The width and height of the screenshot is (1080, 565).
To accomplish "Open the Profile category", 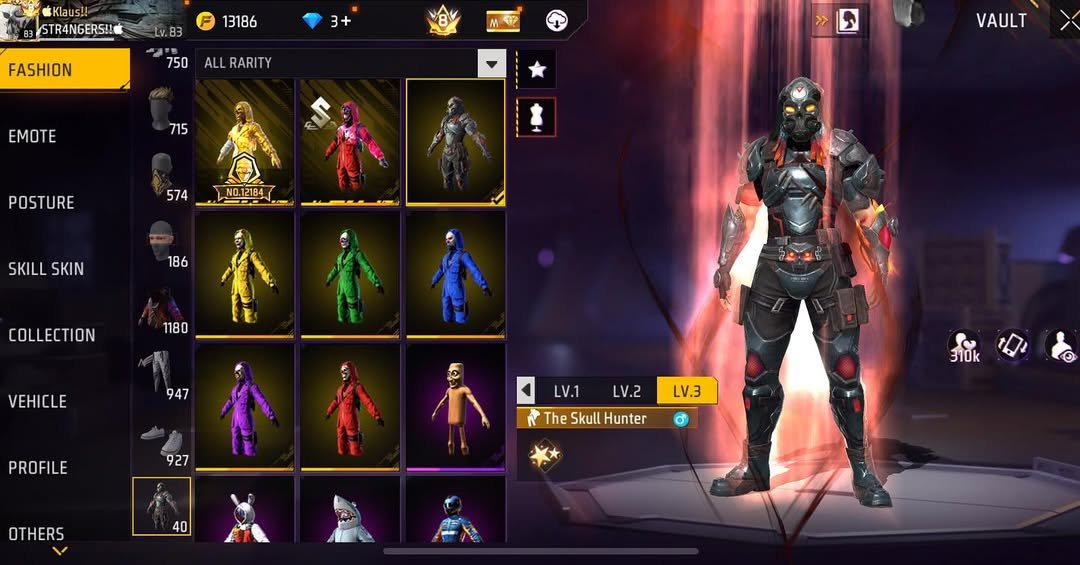I will [38, 467].
